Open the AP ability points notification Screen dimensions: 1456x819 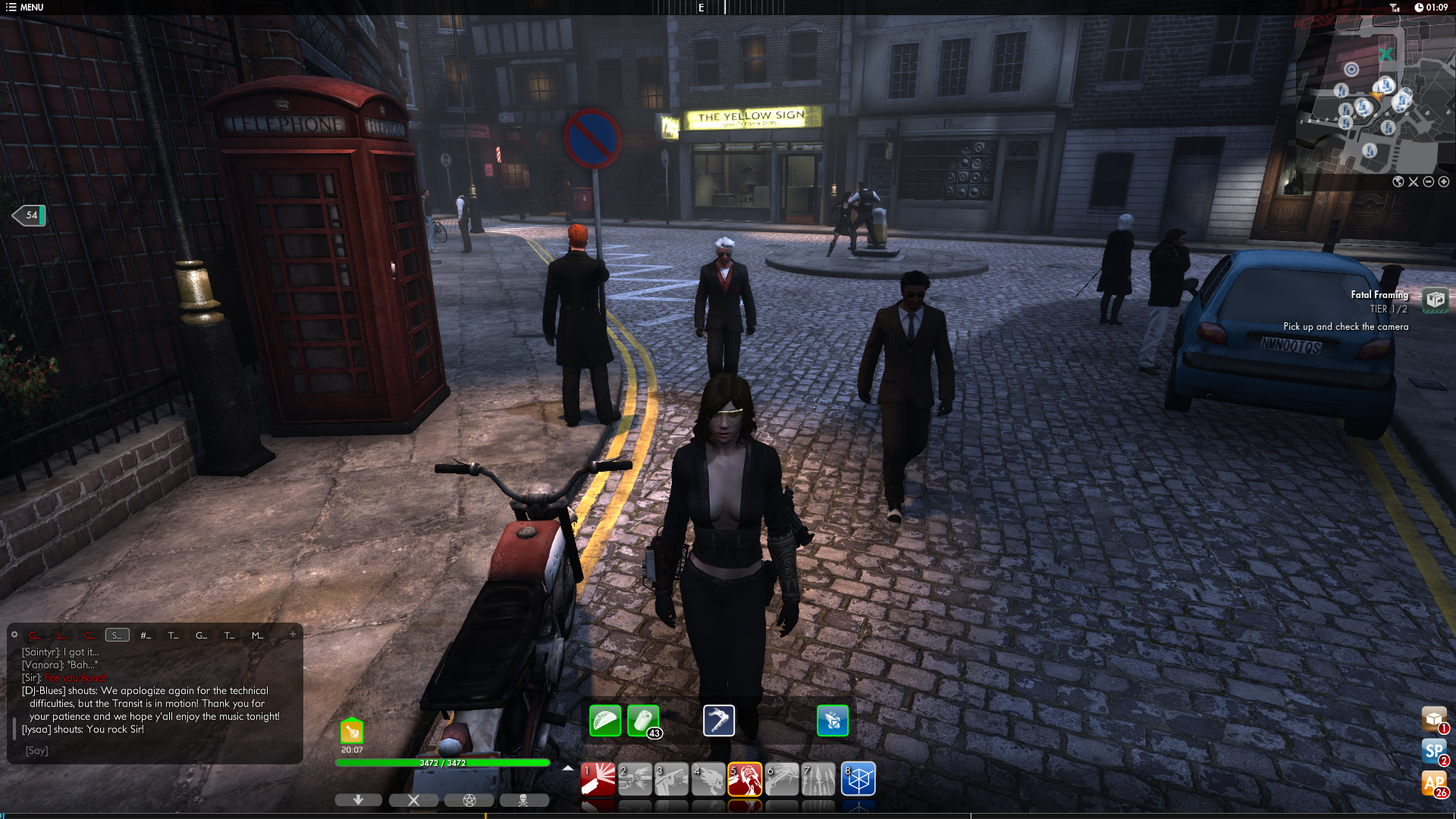(1433, 783)
